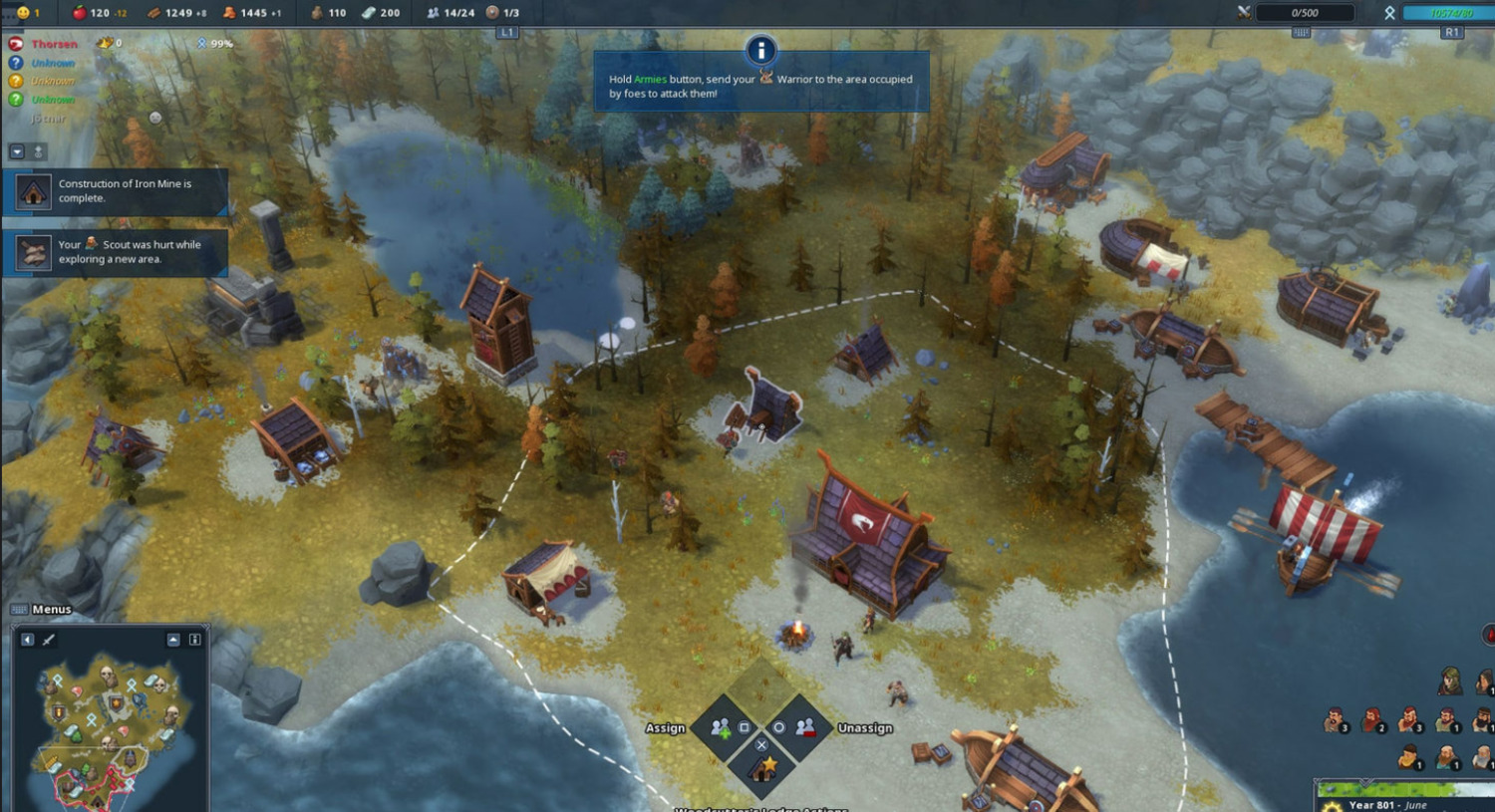Viewport: 1495px width, 812px height.
Task: Choose the building upgrade action with star
Action: click(762, 768)
